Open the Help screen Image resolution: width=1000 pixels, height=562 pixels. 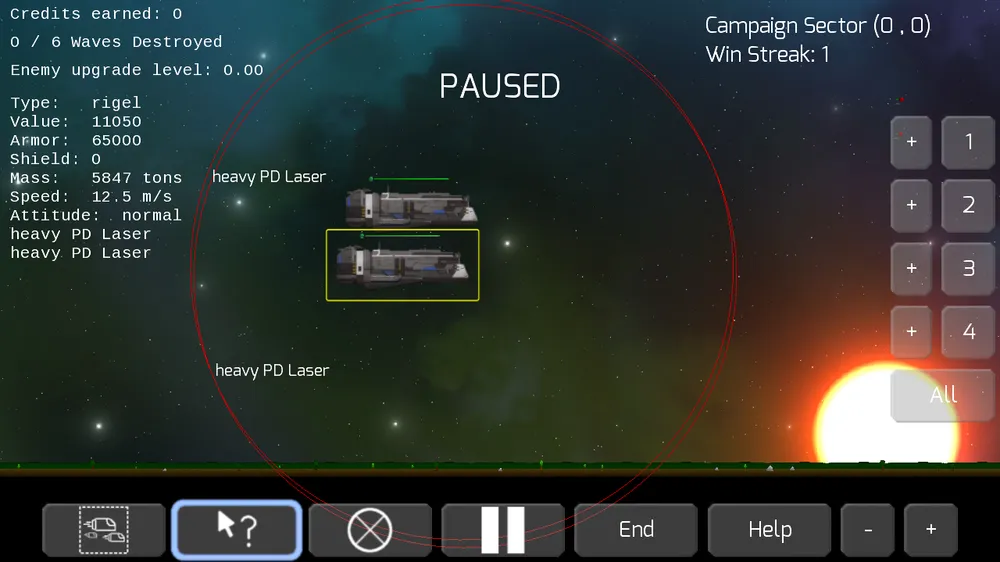pos(769,529)
